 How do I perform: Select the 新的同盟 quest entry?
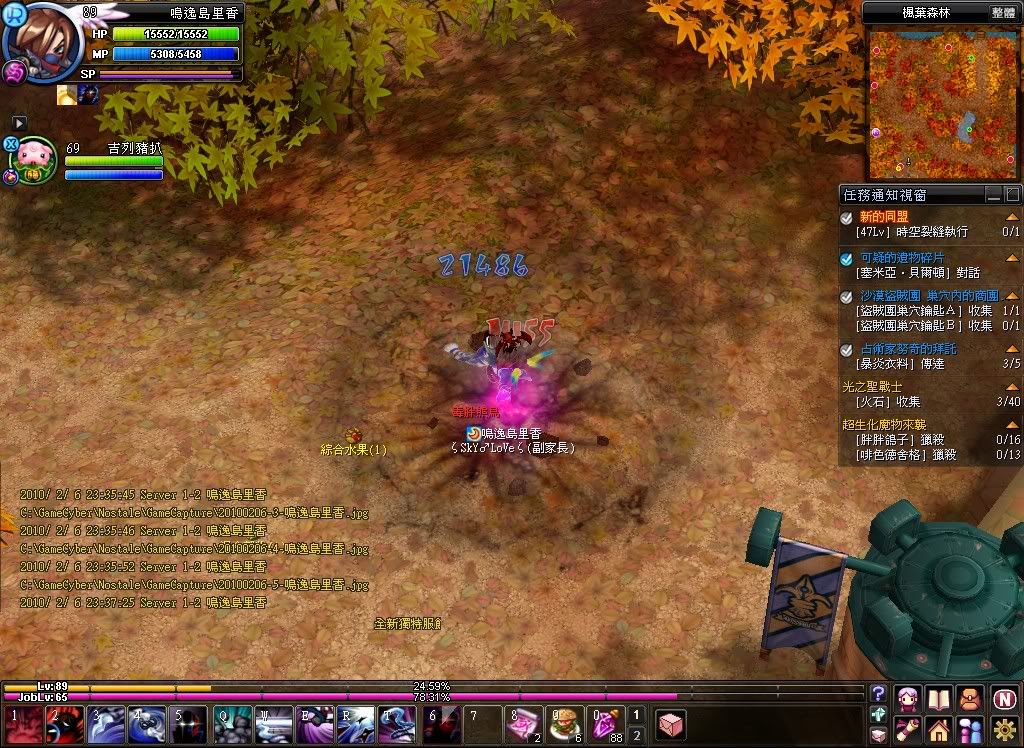click(x=884, y=217)
